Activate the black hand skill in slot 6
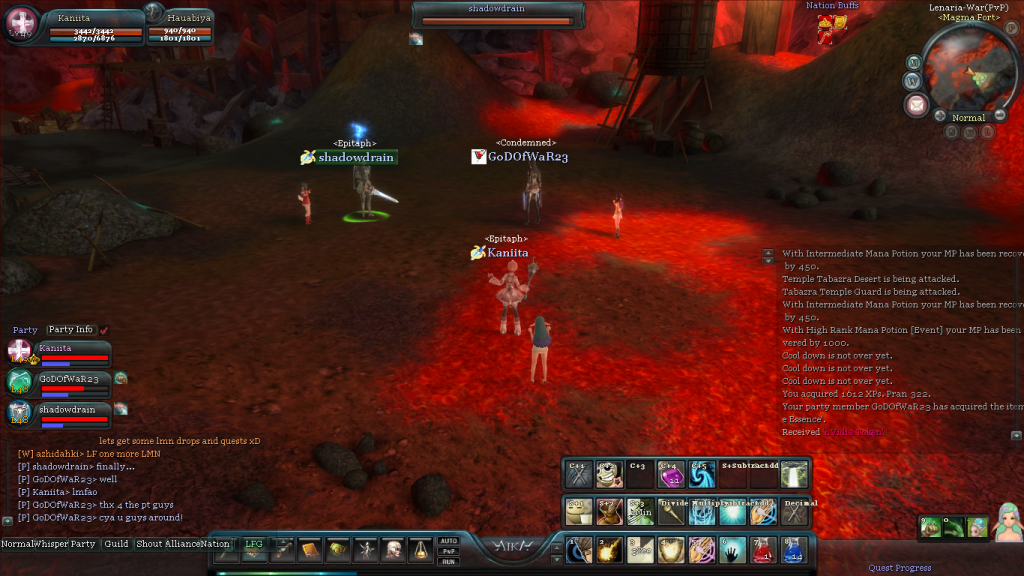The width and height of the screenshot is (1024, 576). coord(731,550)
